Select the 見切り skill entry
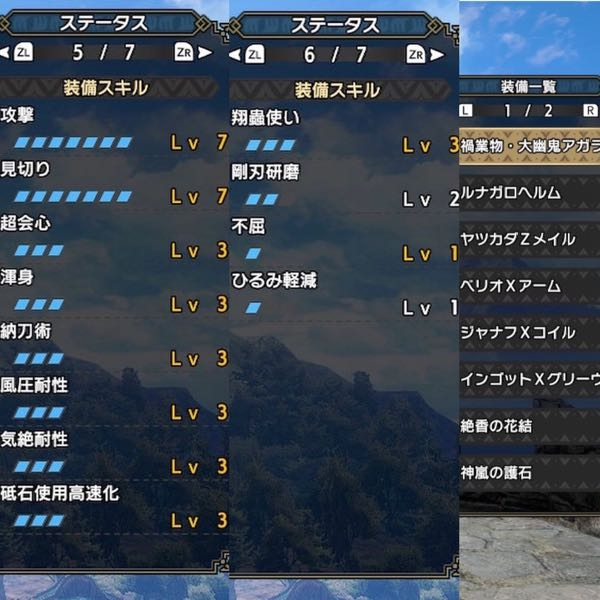Viewport: 600px width, 600px height. click(x=114, y=182)
